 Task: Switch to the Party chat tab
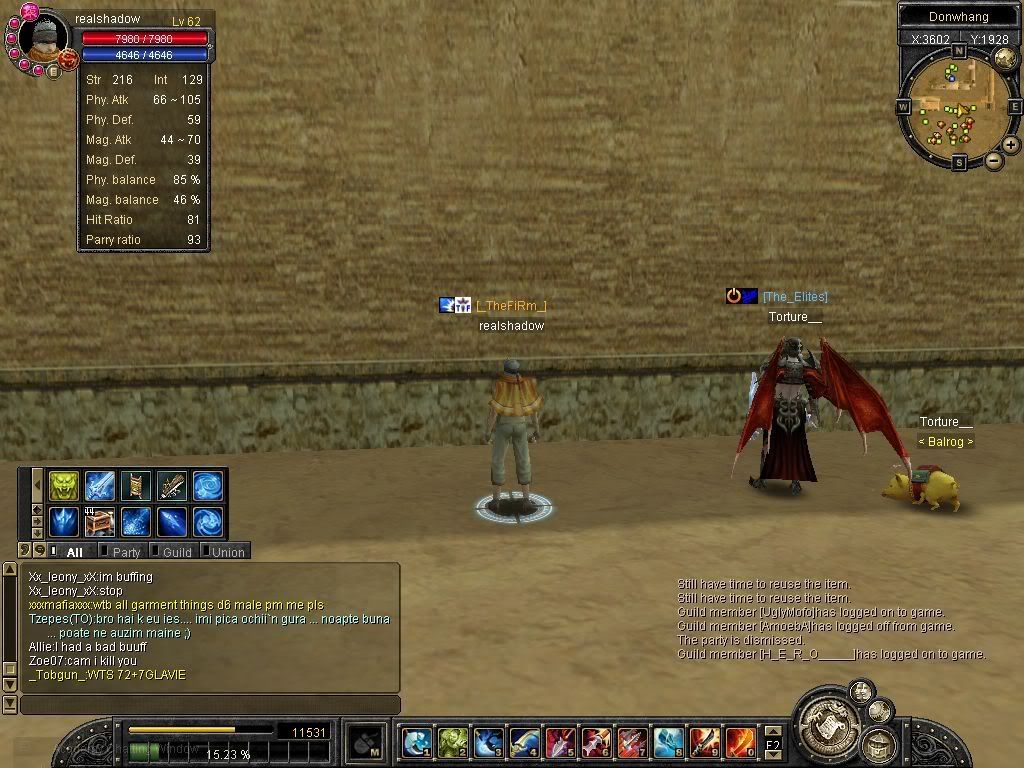coord(125,551)
